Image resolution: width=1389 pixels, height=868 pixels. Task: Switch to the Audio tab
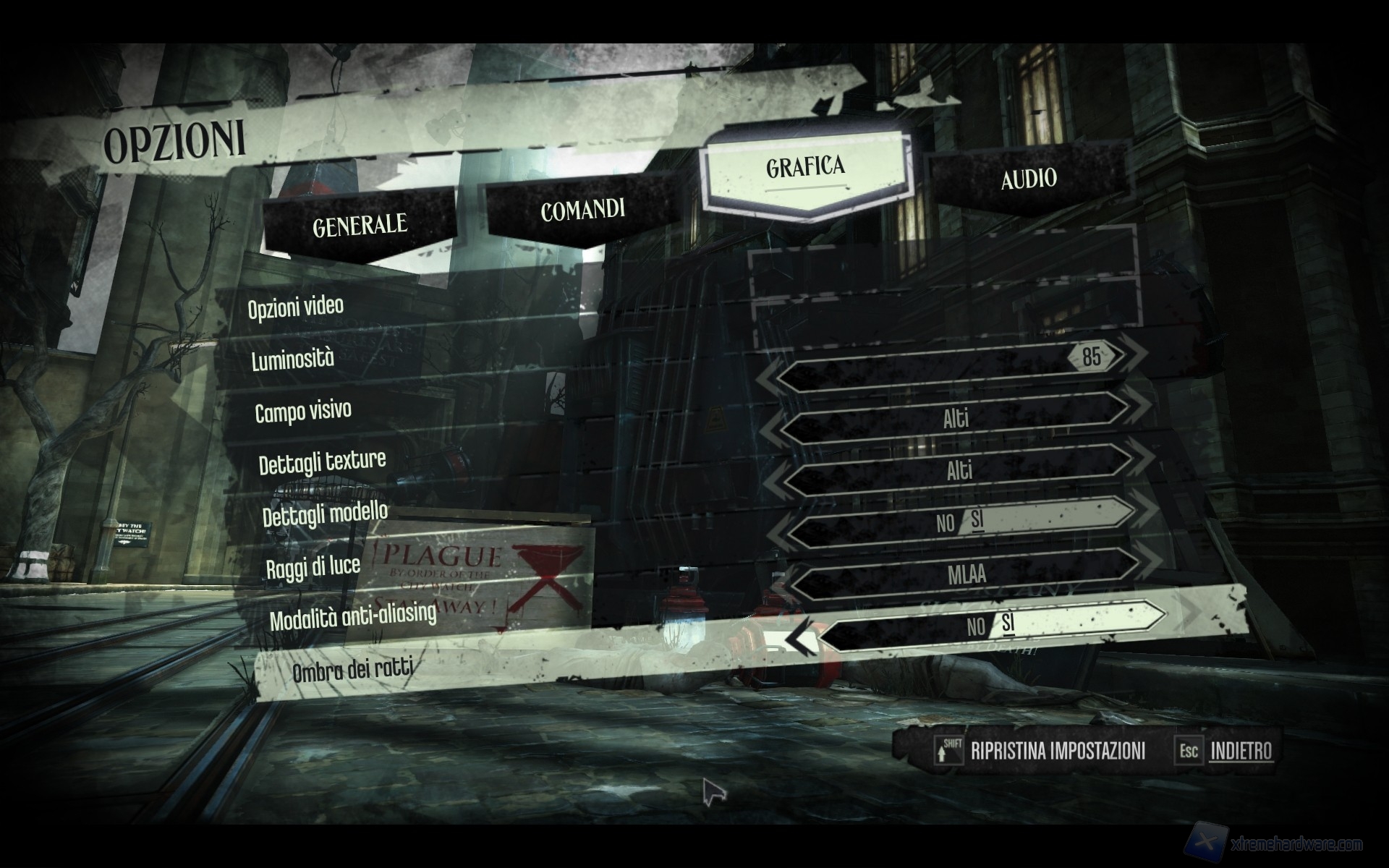[1028, 179]
